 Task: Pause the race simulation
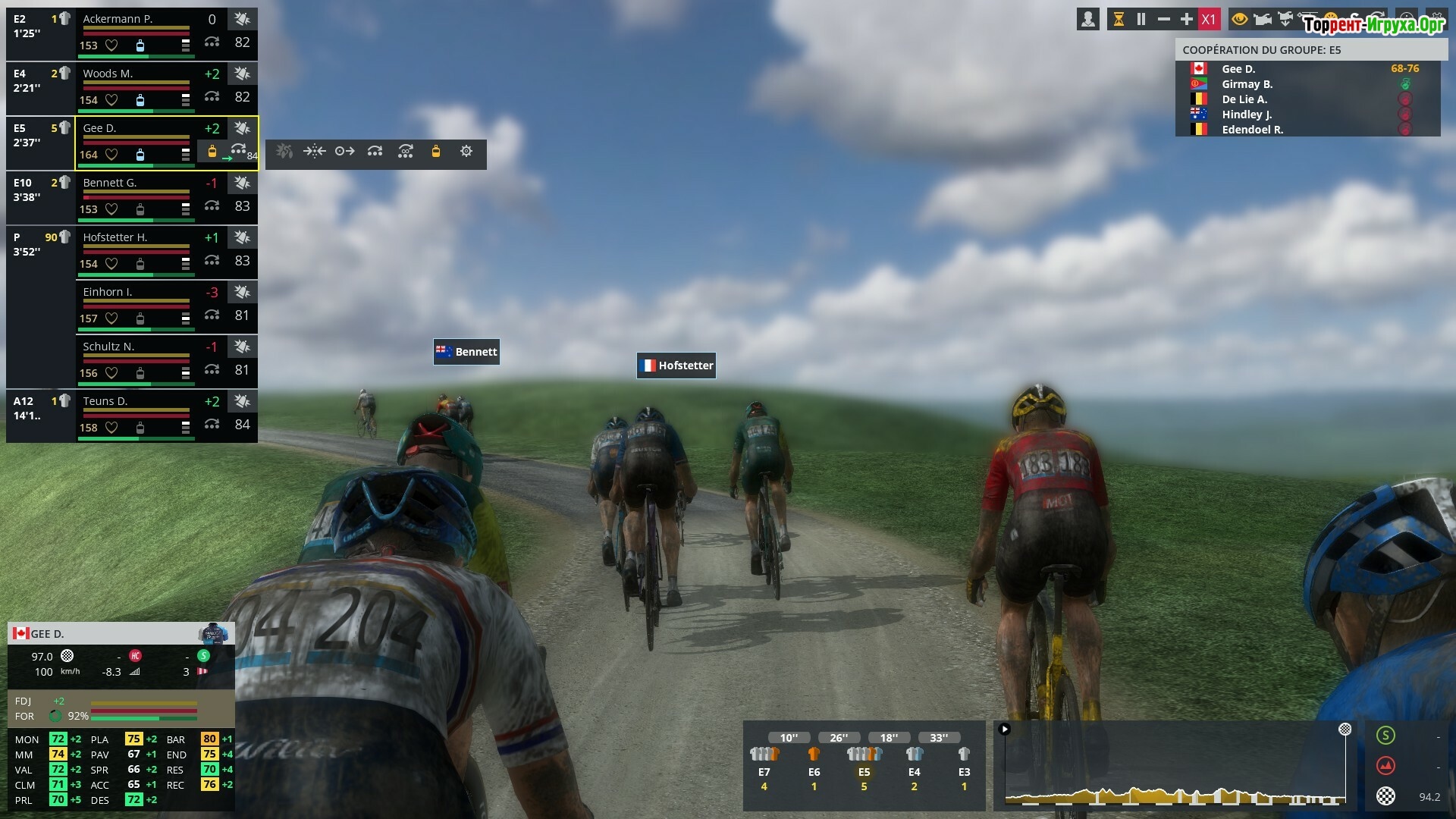point(1141,20)
